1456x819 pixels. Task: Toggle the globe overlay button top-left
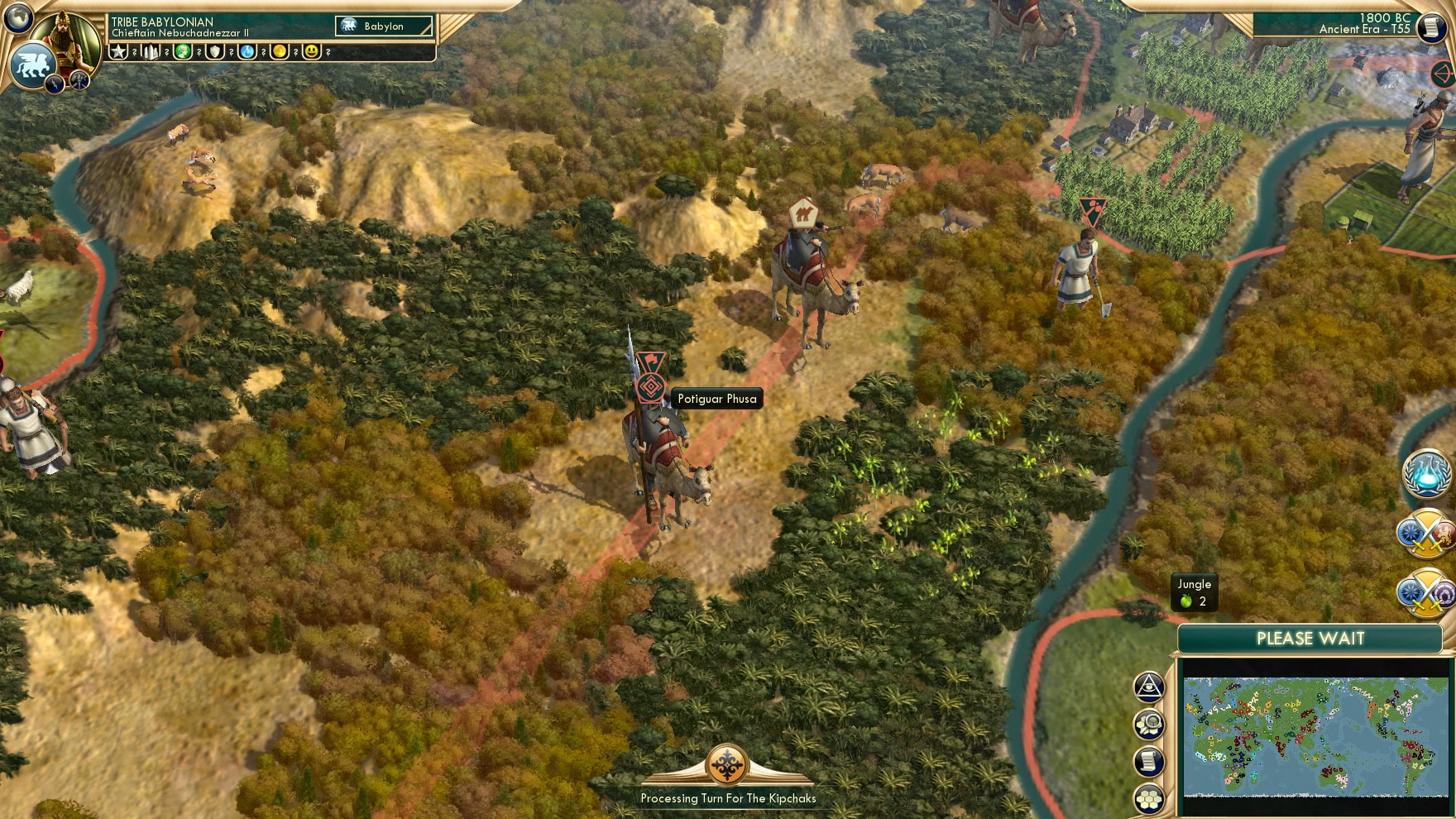(x=18, y=18)
